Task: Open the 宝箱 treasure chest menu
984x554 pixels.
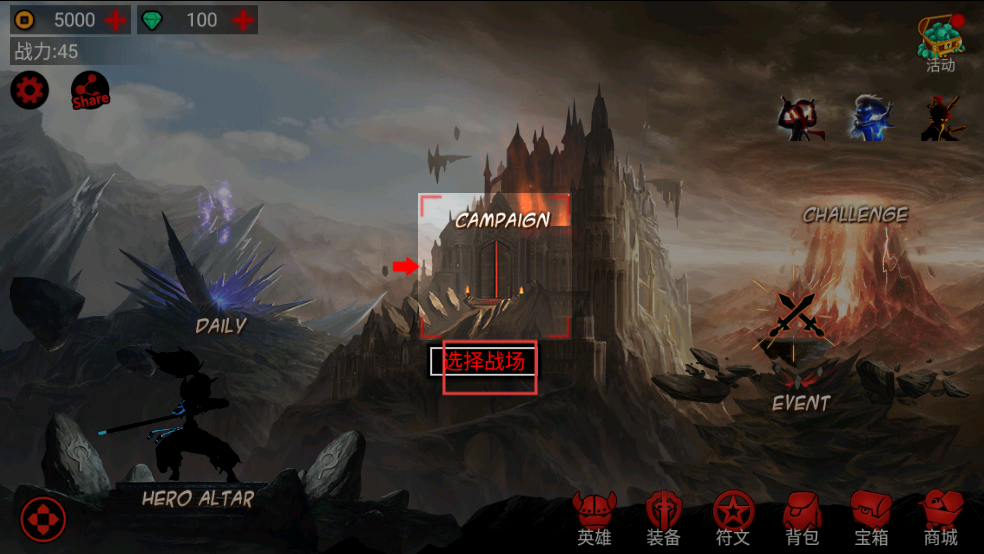Action: (x=871, y=518)
